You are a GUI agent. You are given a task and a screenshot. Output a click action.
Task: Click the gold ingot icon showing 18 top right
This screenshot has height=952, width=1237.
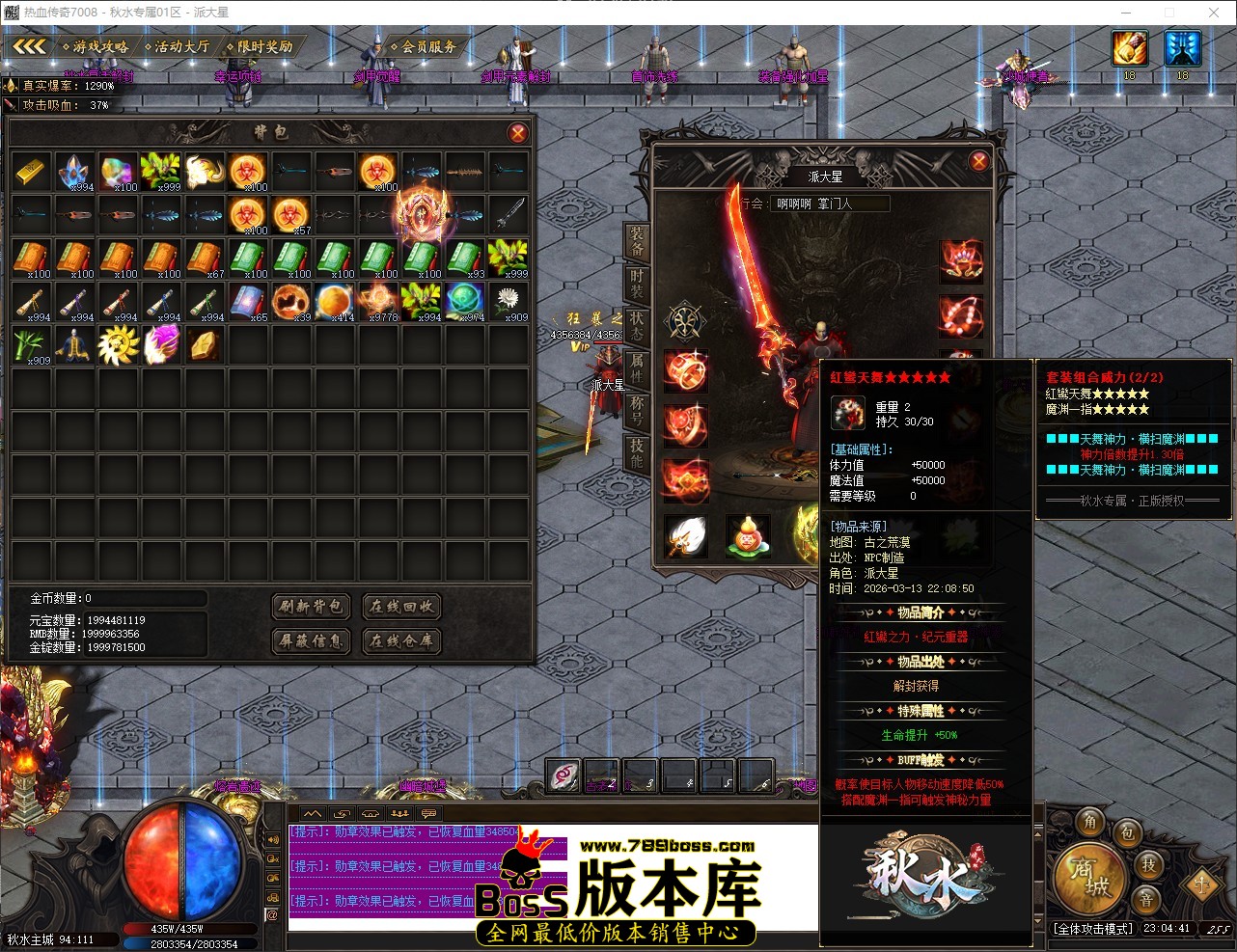coord(1129,48)
